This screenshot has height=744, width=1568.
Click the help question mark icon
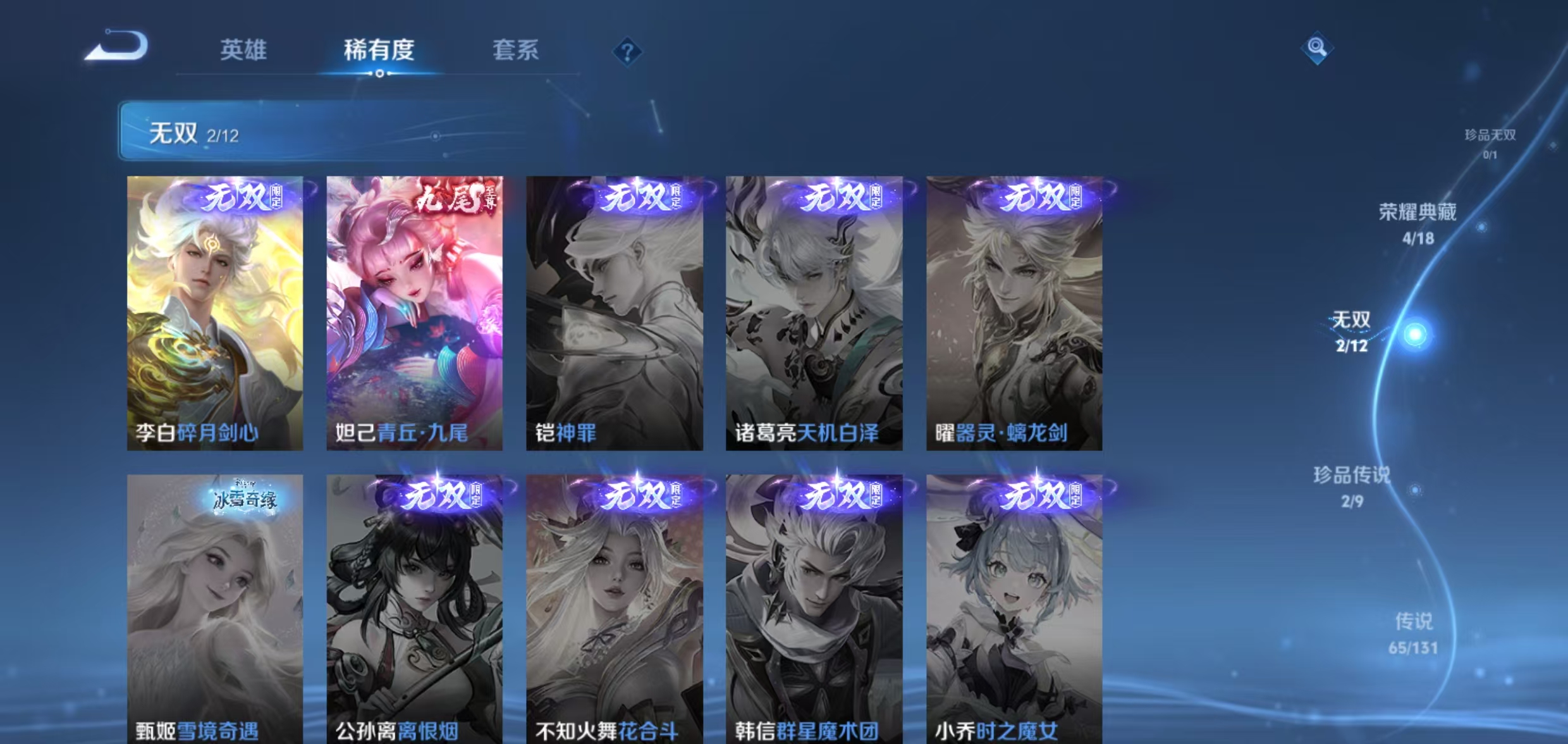click(626, 52)
